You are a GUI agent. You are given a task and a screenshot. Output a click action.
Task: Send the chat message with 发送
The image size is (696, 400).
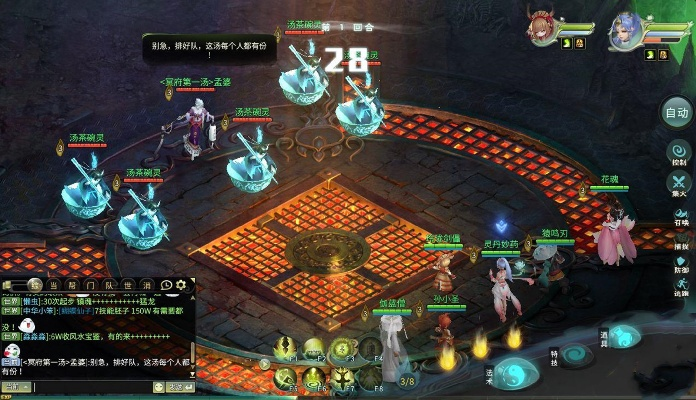[179, 386]
